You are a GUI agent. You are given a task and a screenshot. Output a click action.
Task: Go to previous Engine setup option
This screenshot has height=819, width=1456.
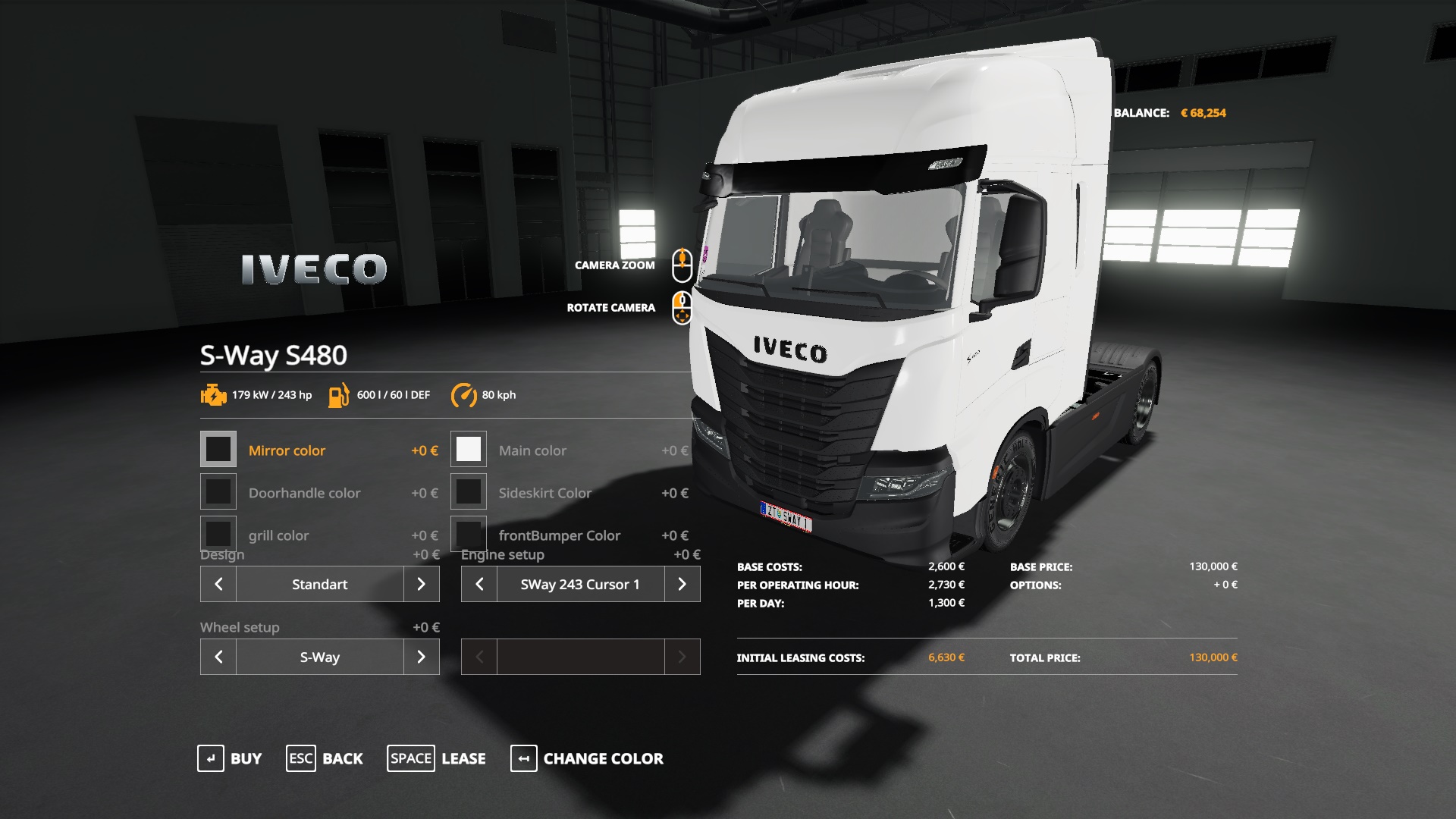(x=479, y=584)
